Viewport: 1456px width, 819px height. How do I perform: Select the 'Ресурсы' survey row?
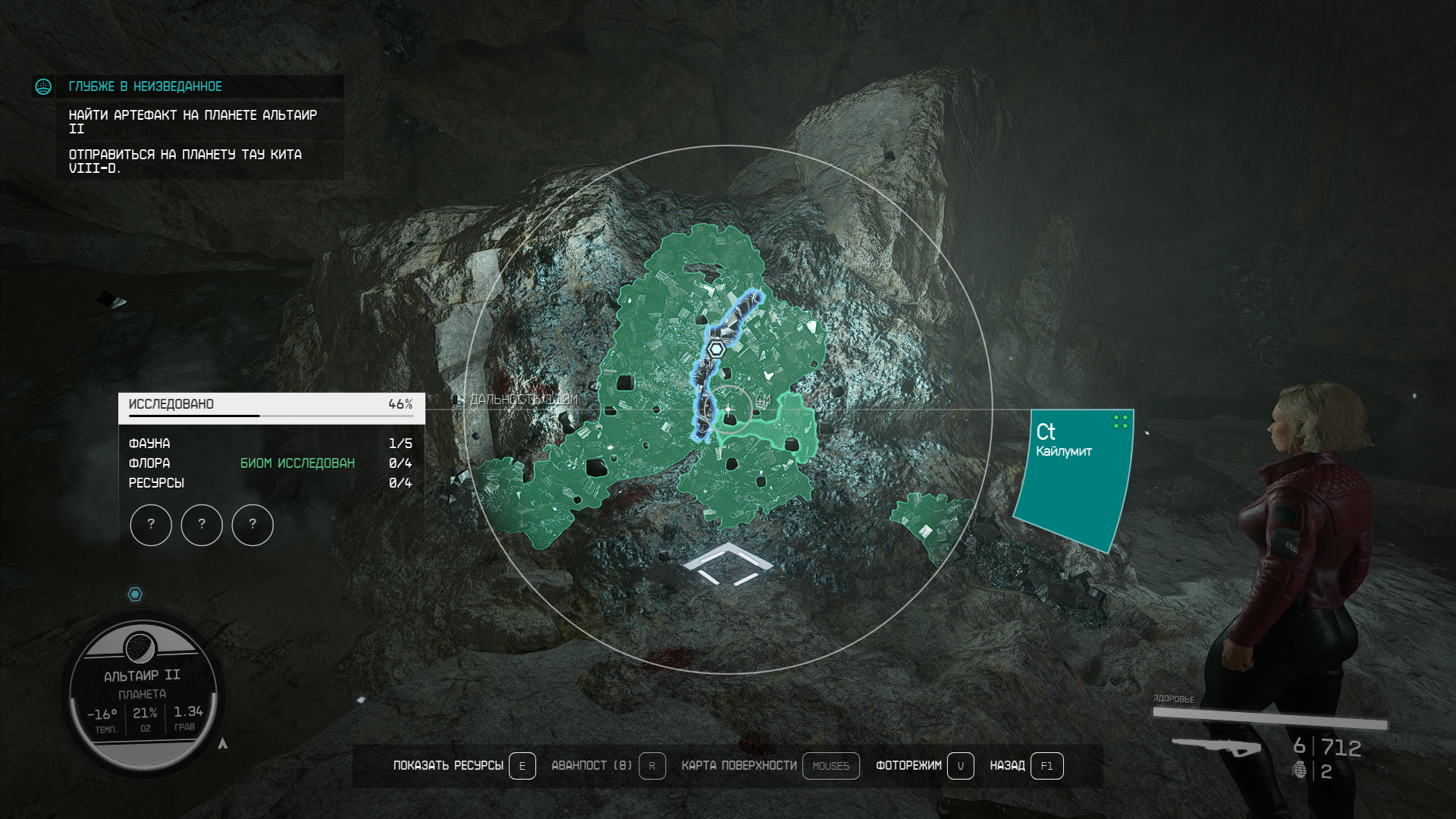point(271,483)
